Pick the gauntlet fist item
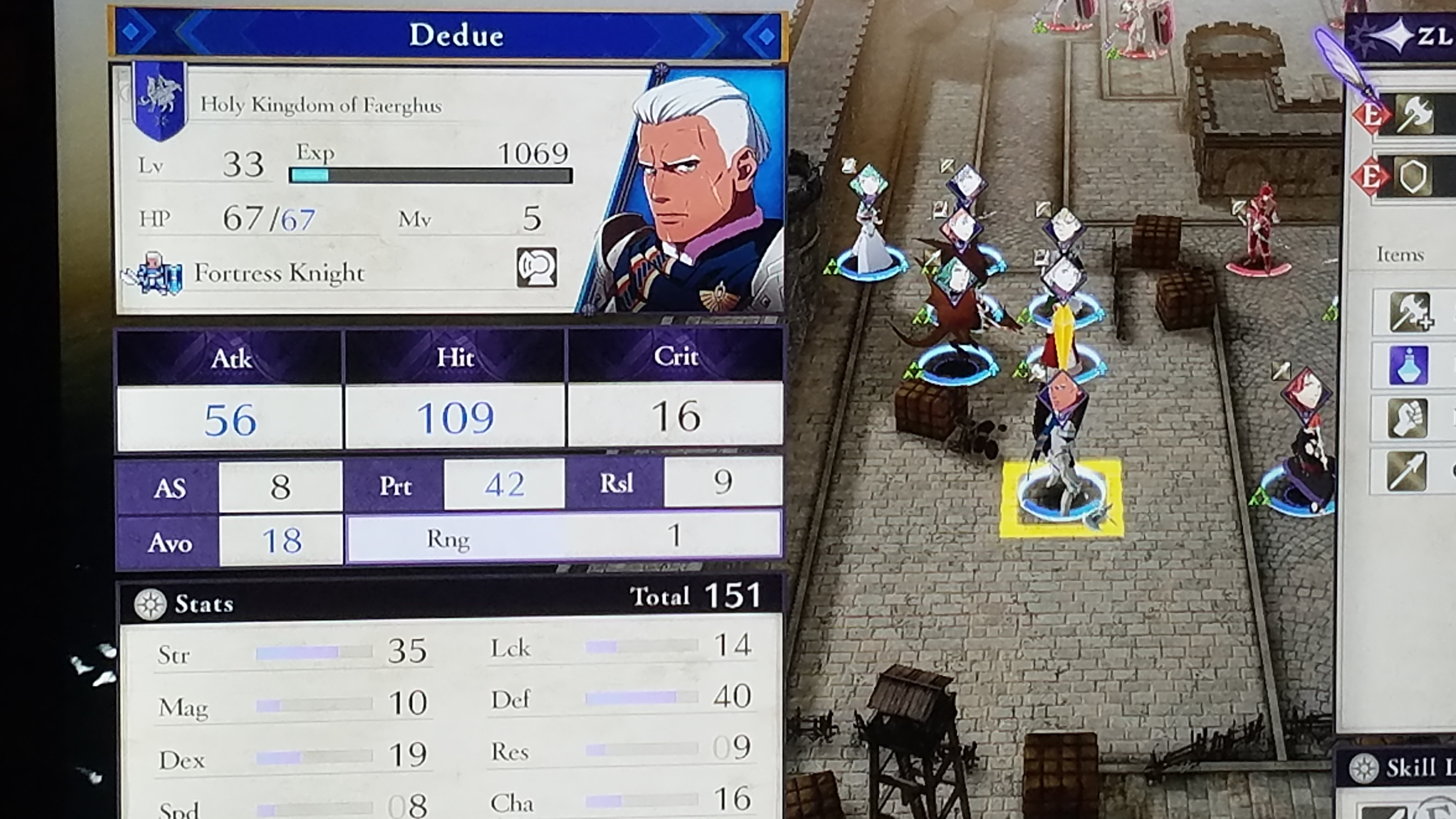1456x819 pixels. pos(1407,418)
